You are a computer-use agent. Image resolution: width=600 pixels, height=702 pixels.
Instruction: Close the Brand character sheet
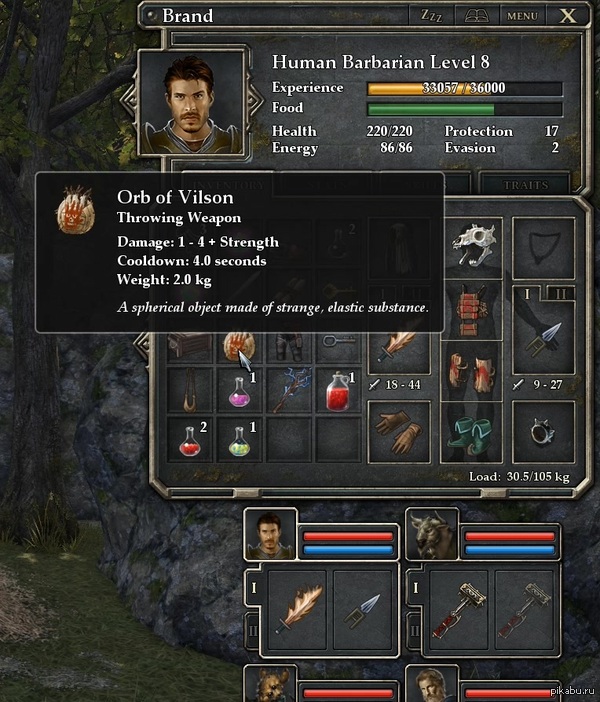(568, 16)
